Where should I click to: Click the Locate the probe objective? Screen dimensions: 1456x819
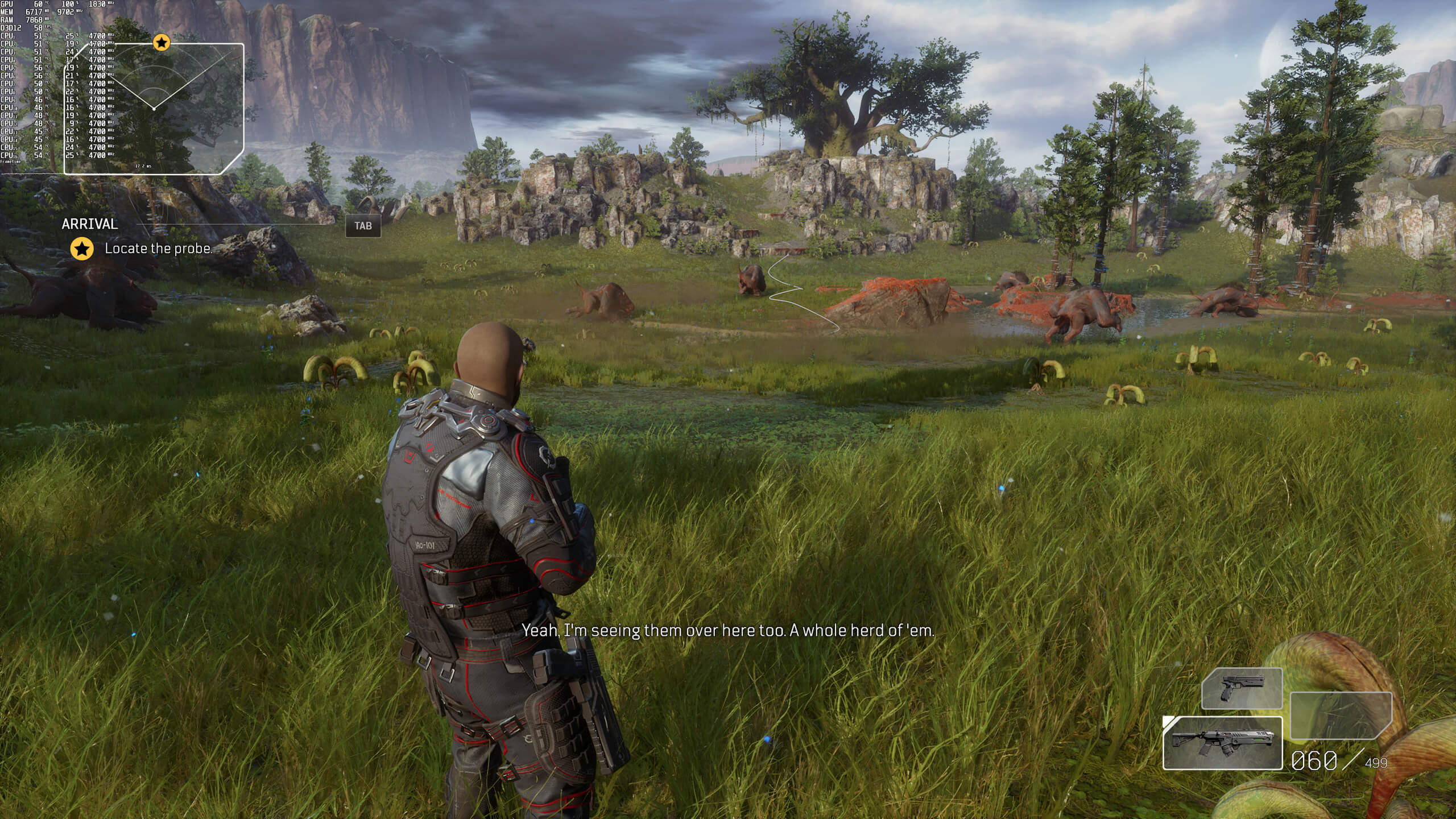158,249
